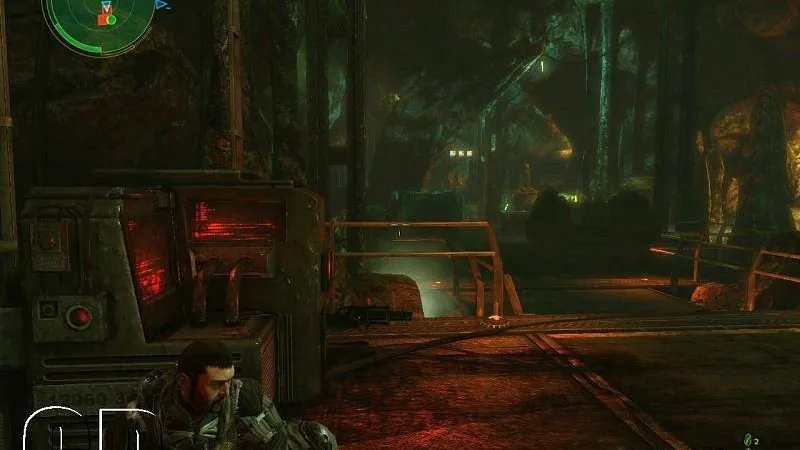This screenshot has width=800, height=450.
Task: Click the green grenade icon
Action: [x=746, y=439]
